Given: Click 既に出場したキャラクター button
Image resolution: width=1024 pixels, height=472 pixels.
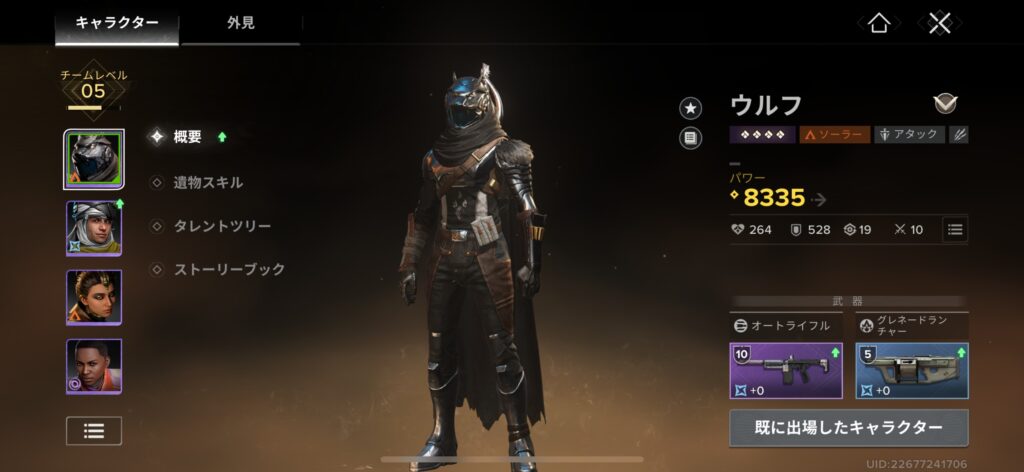Looking at the screenshot, I should (x=848, y=427).
